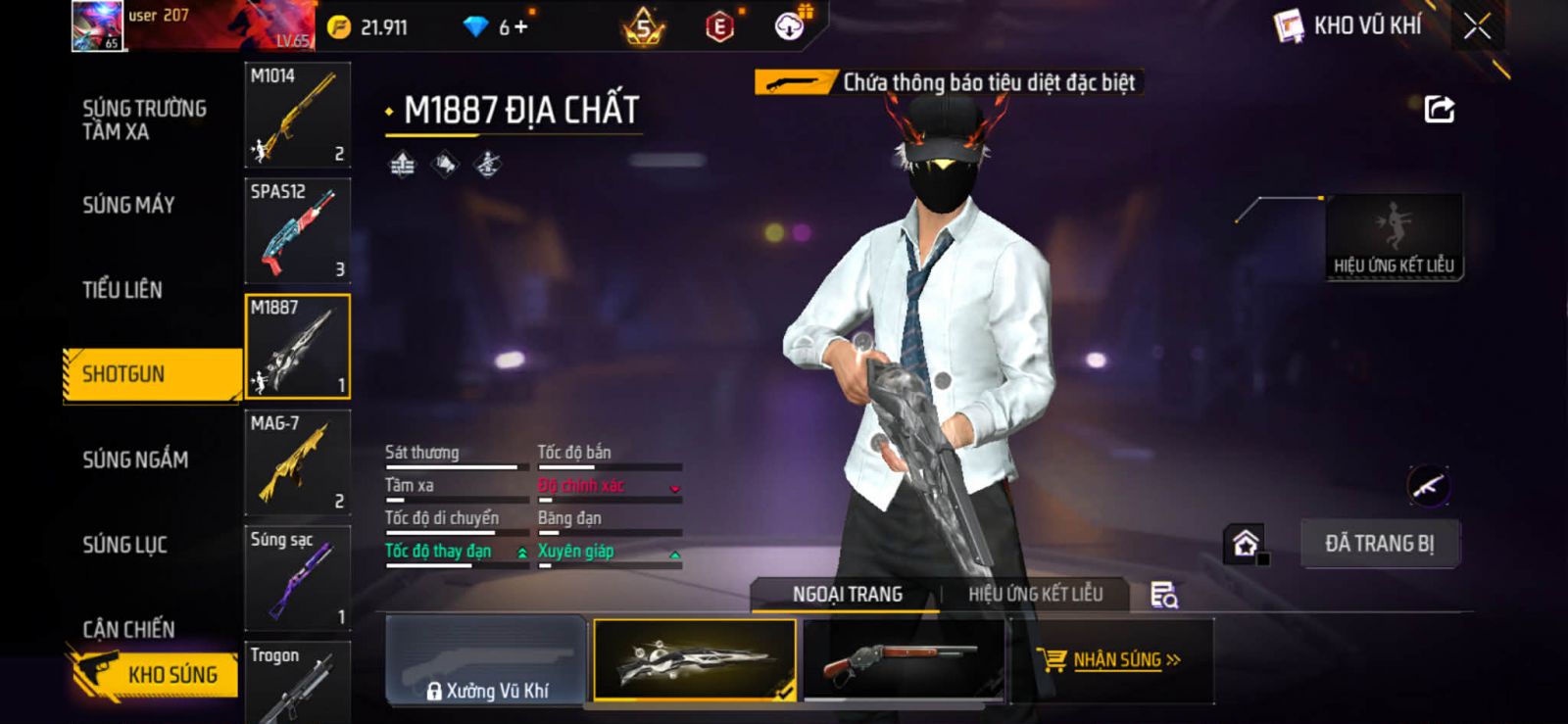Viewport: 1568px width, 724px height.
Task: Open the locked Xưởng Vũ Khí slot
Action: pyautogui.click(x=486, y=660)
